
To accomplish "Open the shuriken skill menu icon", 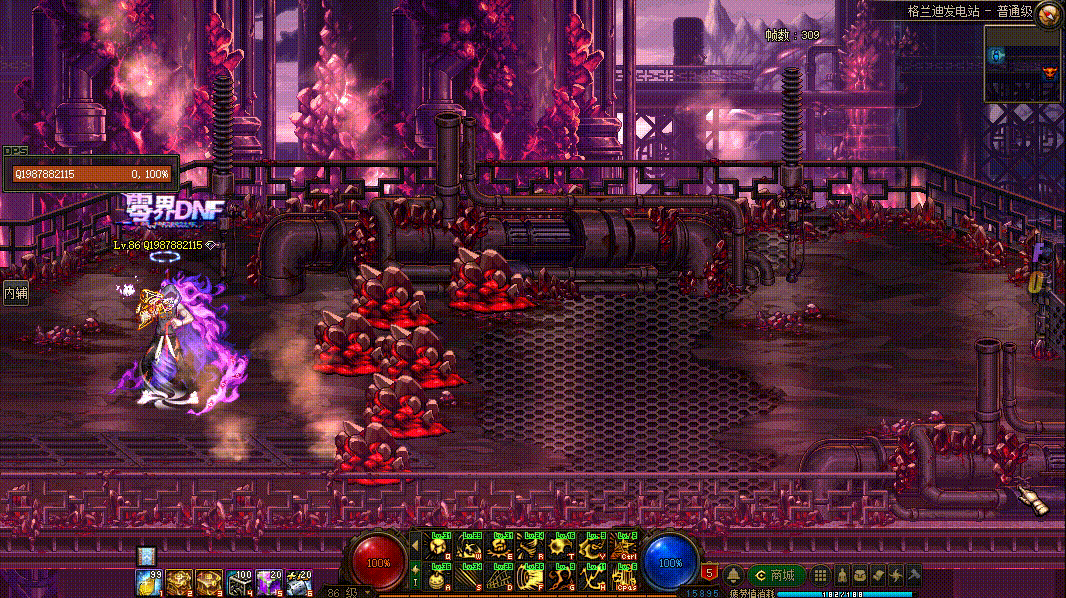I will 895,575.
